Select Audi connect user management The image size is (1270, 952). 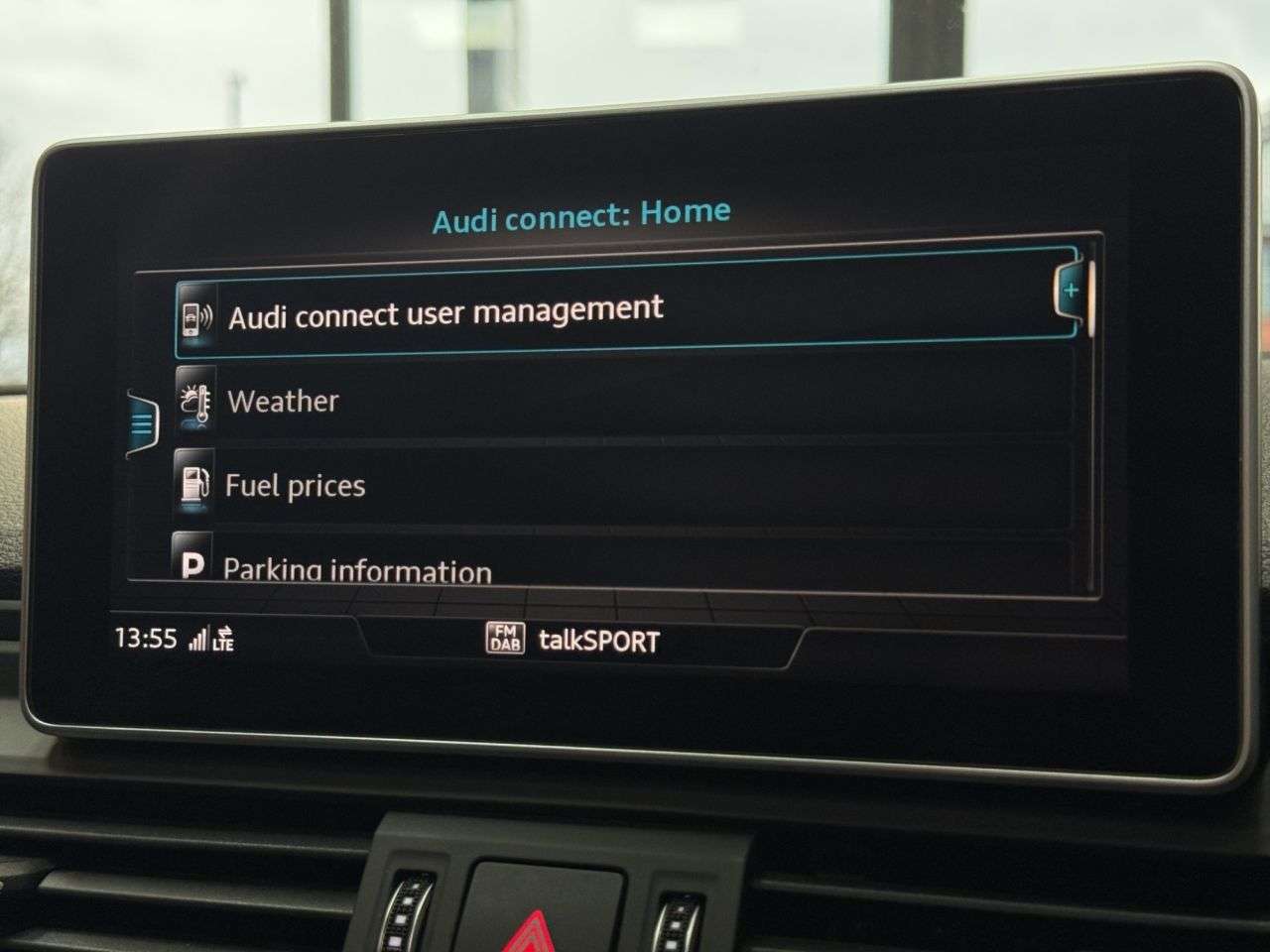446,308
